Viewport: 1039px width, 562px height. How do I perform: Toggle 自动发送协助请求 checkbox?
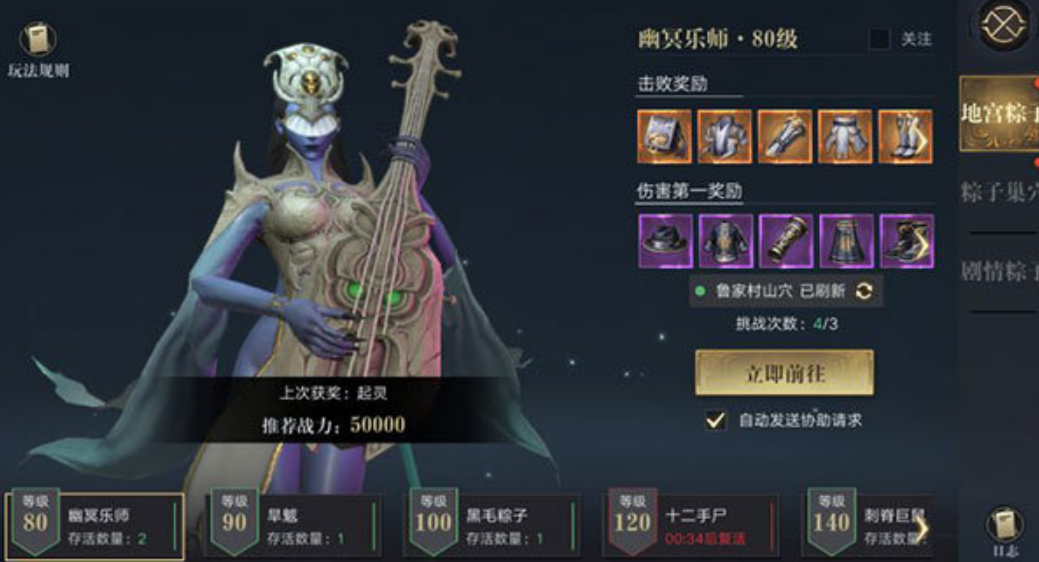715,420
